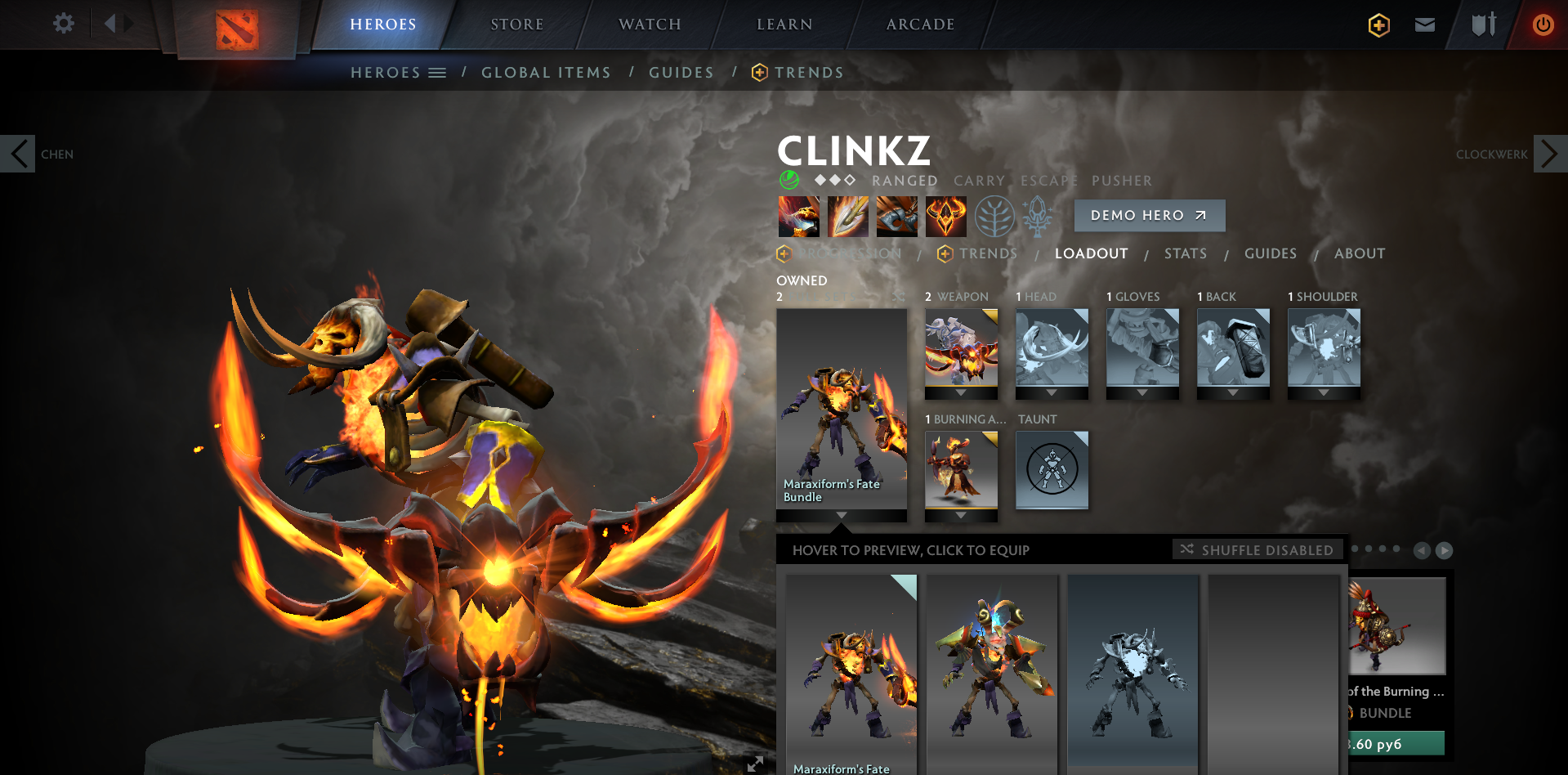Quit the game with the power button
Viewport: 1568px width, 775px height.
1543,25
